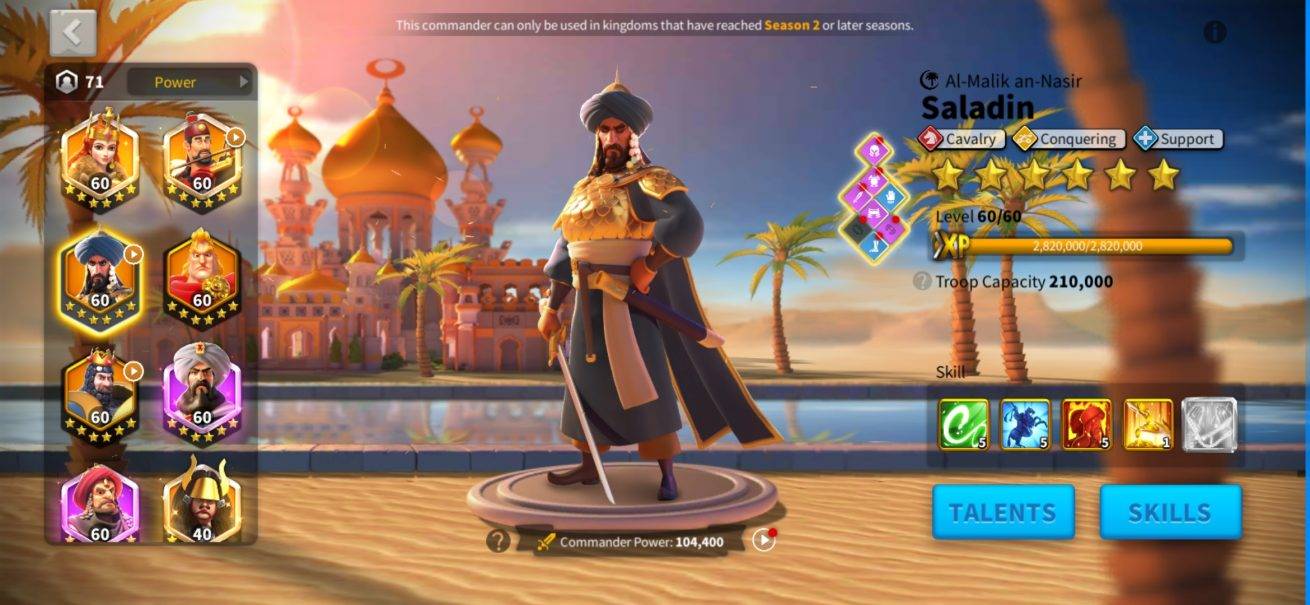View the red warrior skill icon
This screenshot has height=605, width=1310.
[x=1087, y=424]
